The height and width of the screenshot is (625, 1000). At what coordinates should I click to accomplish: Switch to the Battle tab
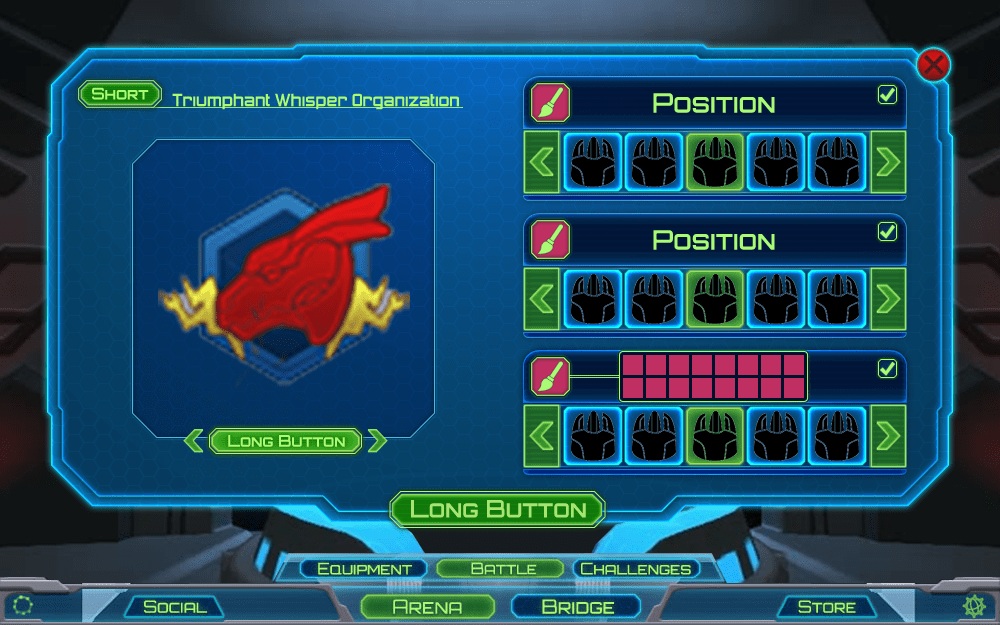[x=503, y=569]
